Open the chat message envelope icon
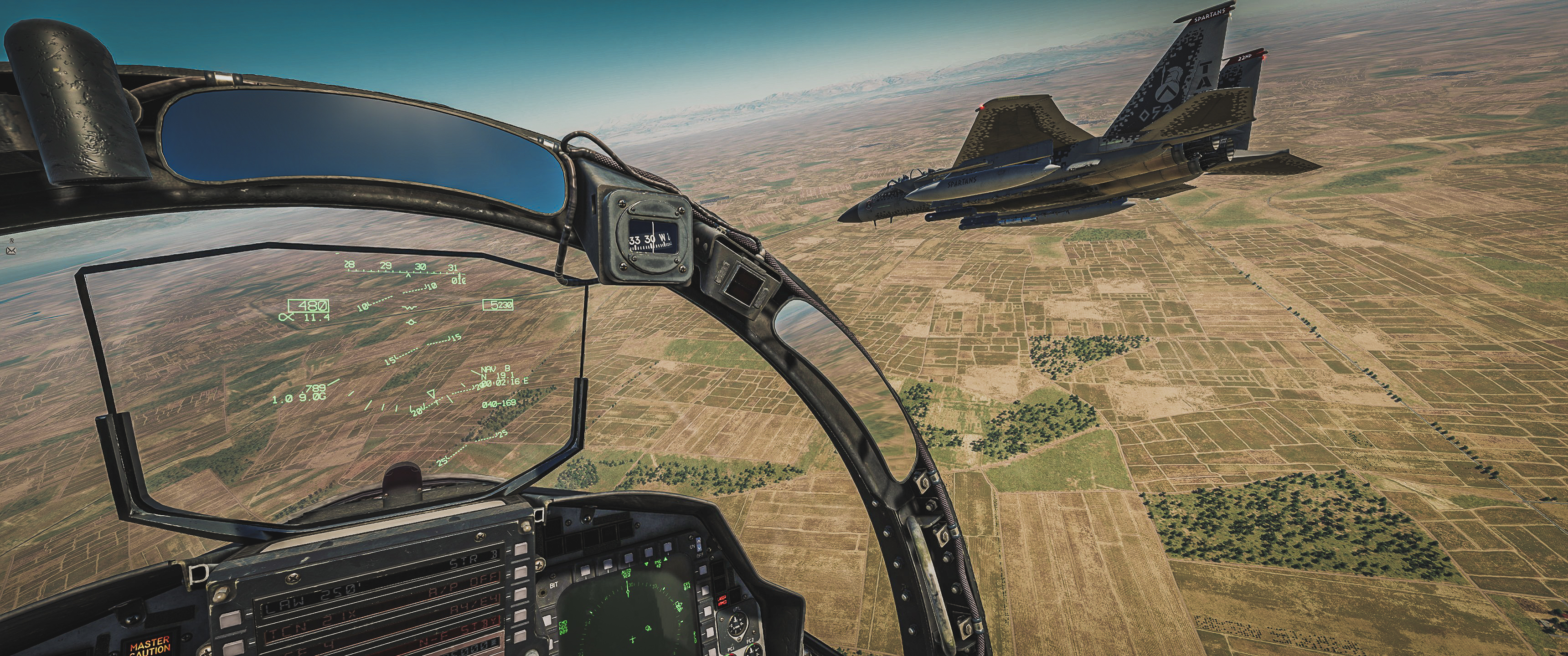This screenshot has width=1568, height=656. (x=11, y=250)
